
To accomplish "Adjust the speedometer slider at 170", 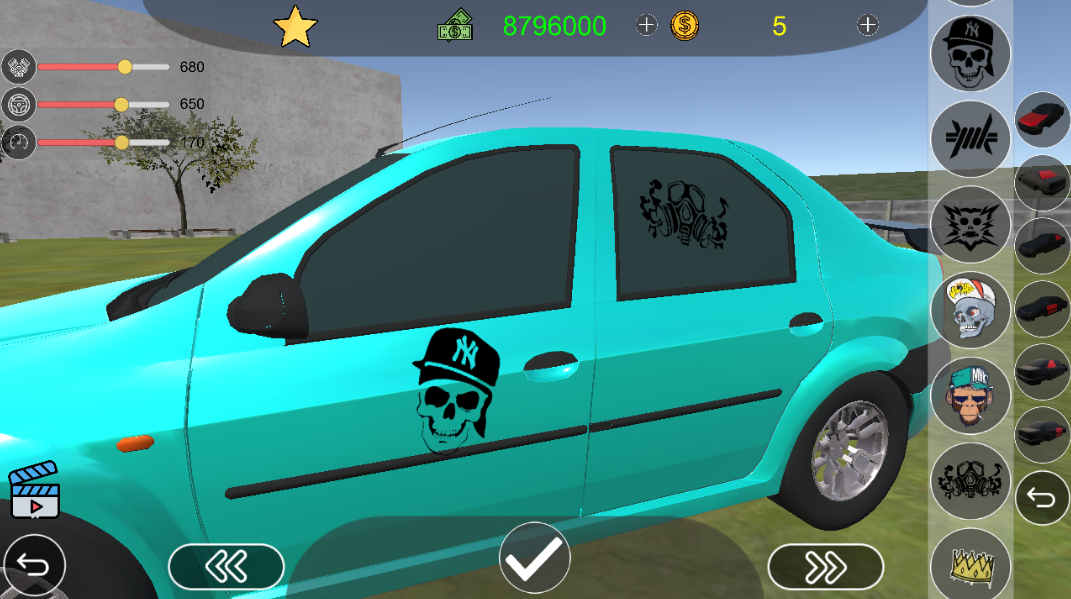I will 122,142.
